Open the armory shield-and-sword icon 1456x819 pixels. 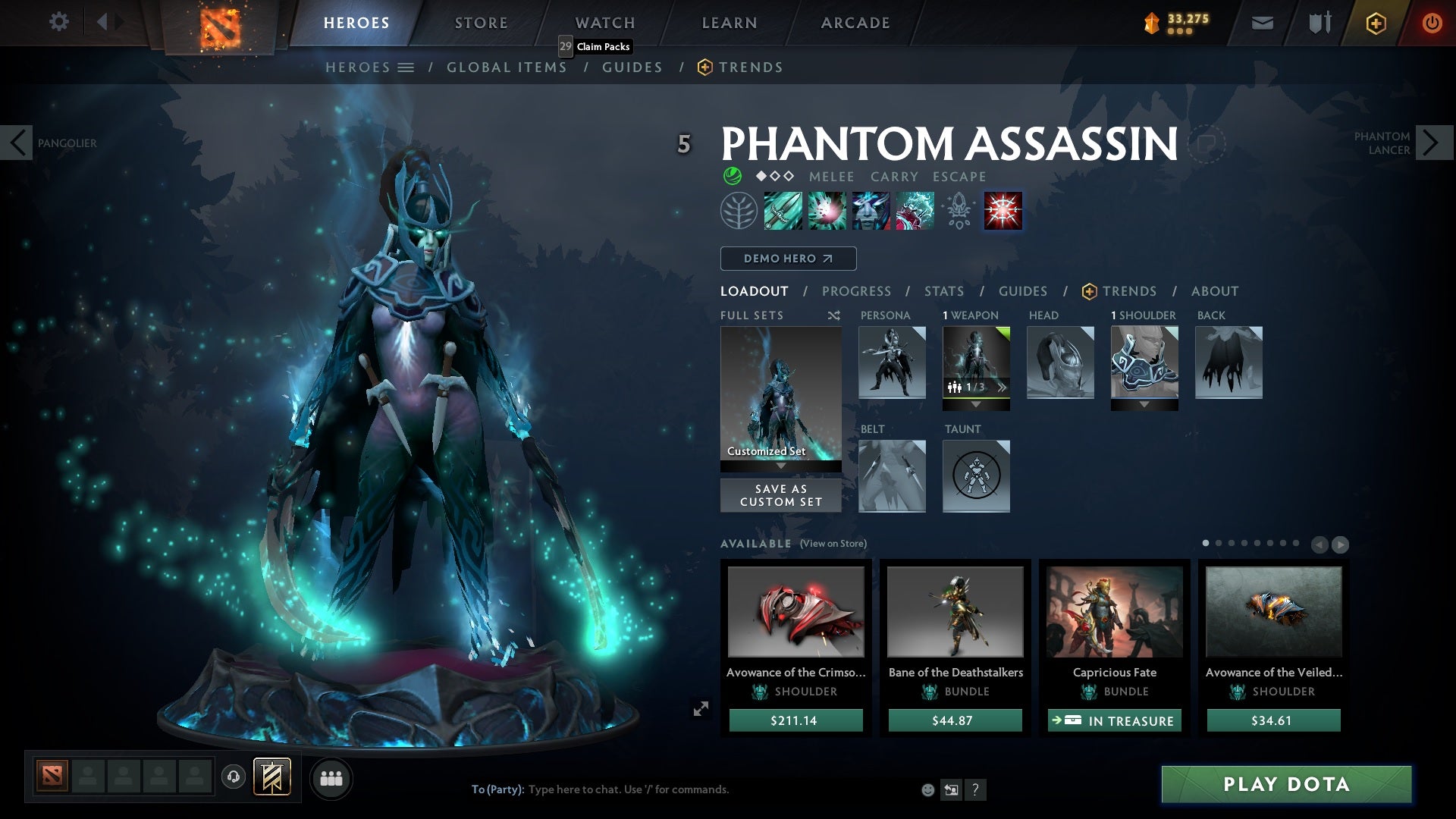(x=1318, y=22)
